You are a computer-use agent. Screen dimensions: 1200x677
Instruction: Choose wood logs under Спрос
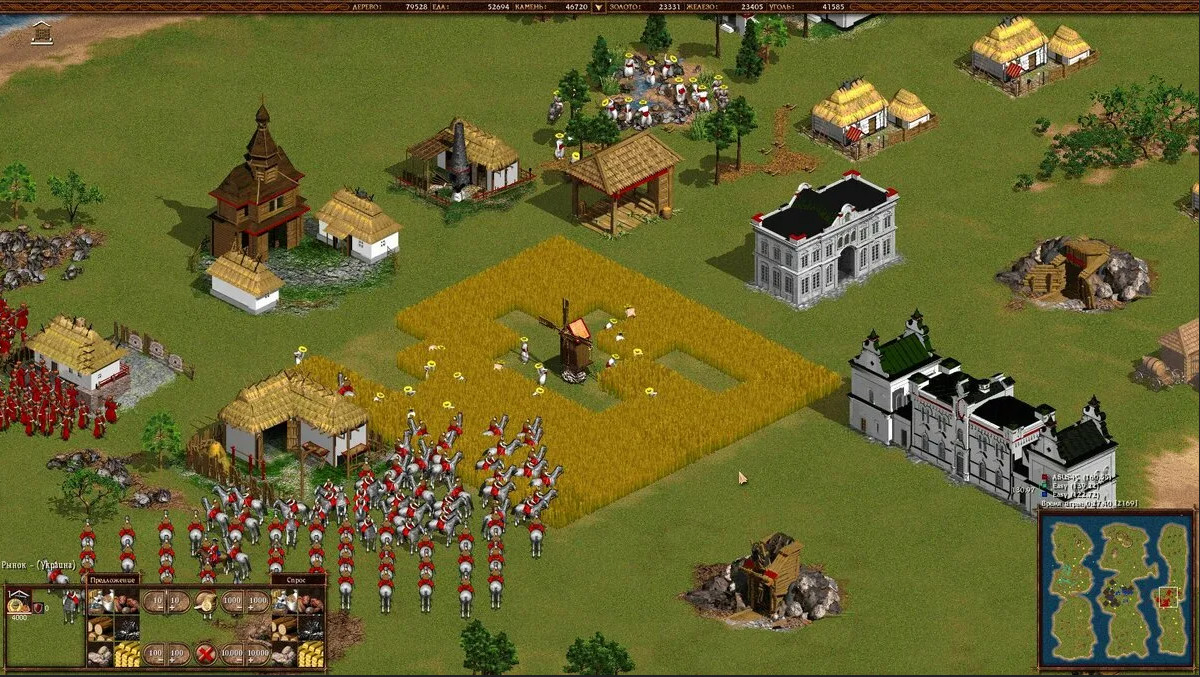click(284, 629)
